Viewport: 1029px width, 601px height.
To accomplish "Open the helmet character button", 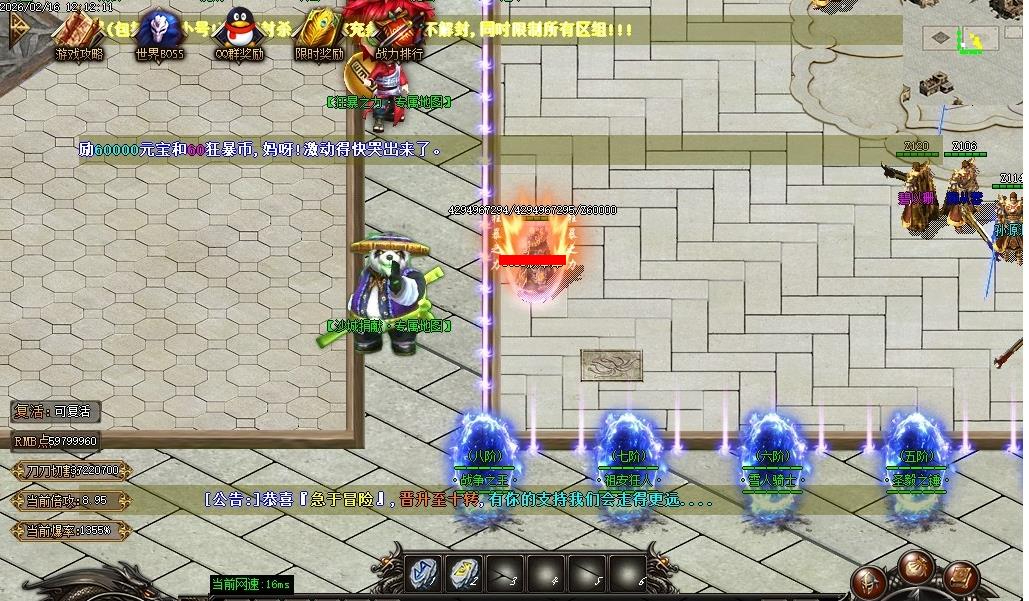I will [x=871, y=583].
